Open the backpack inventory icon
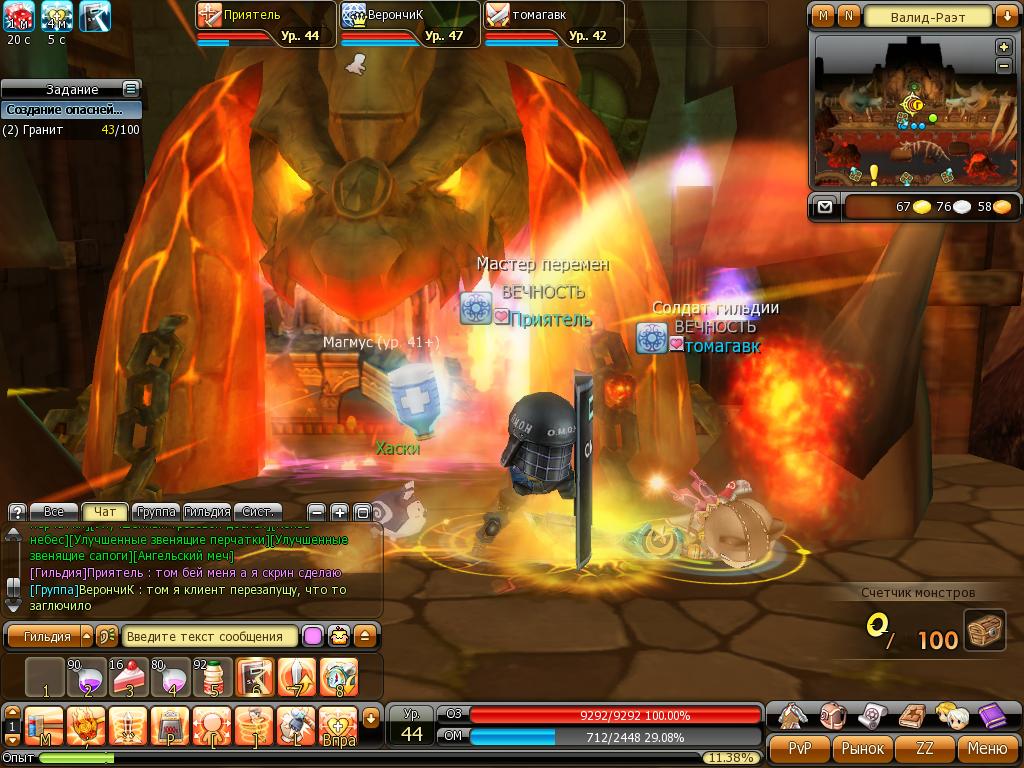Screen dimensions: 1024x768 point(834,715)
